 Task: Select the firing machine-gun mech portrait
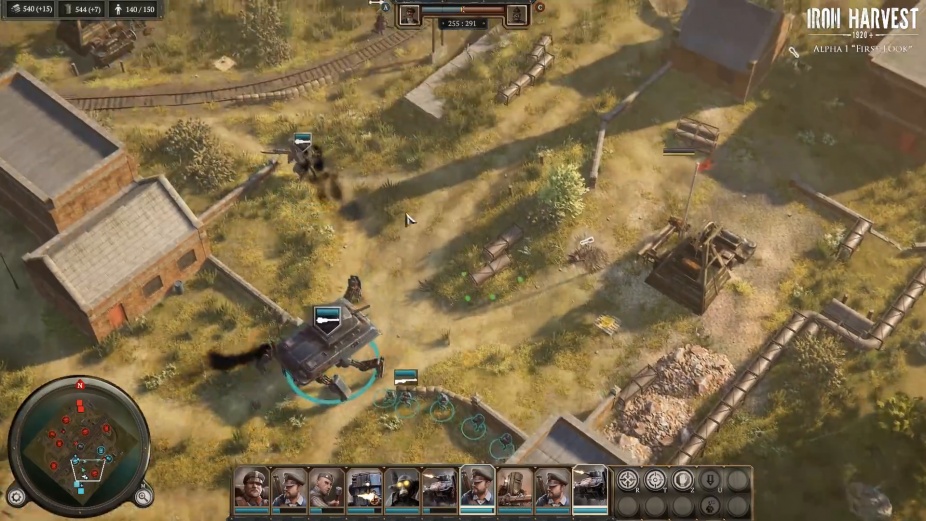[x=364, y=487]
